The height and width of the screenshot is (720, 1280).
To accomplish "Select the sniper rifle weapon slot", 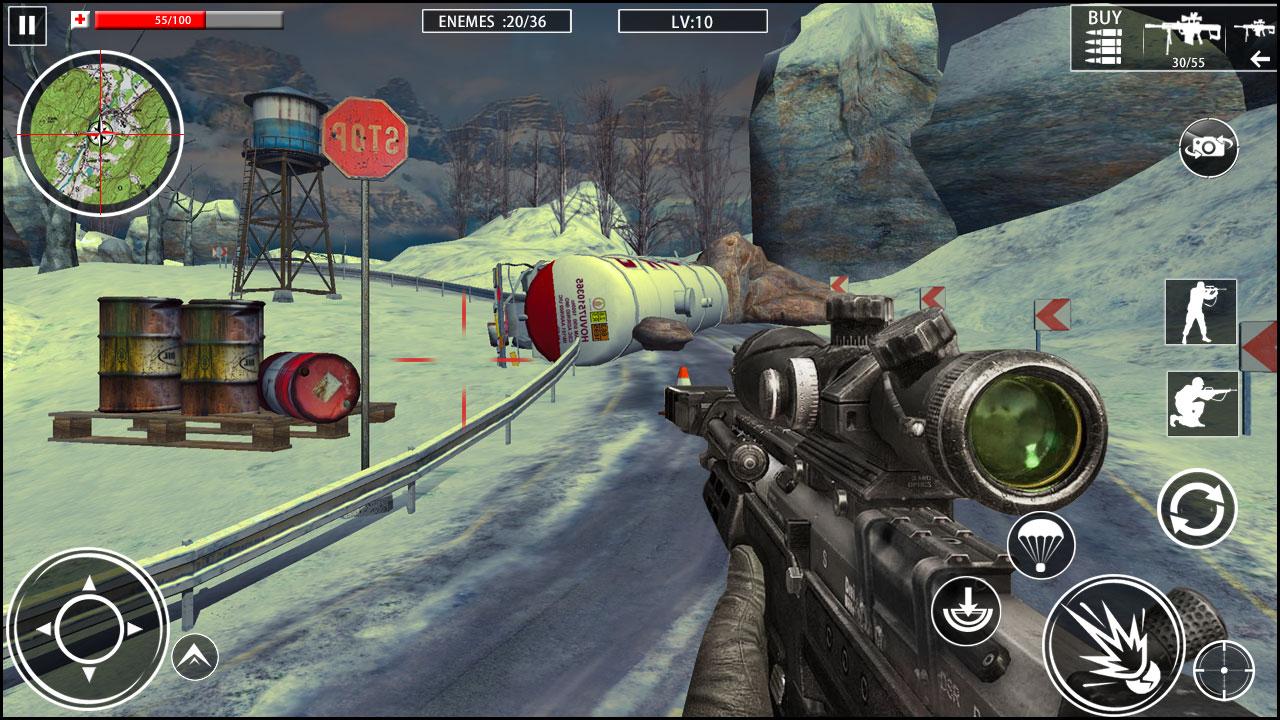I will point(1185,36).
